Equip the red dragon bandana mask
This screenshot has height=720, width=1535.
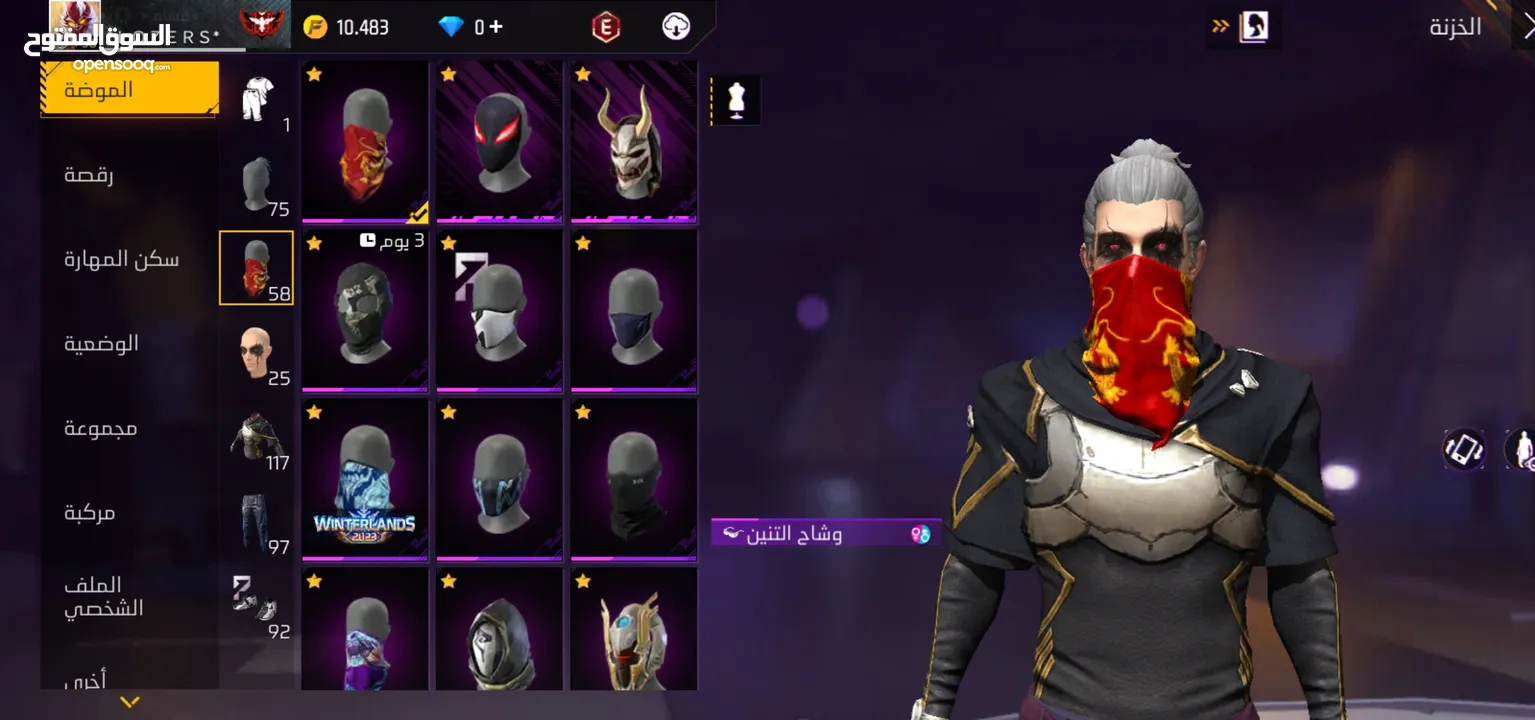point(365,142)
